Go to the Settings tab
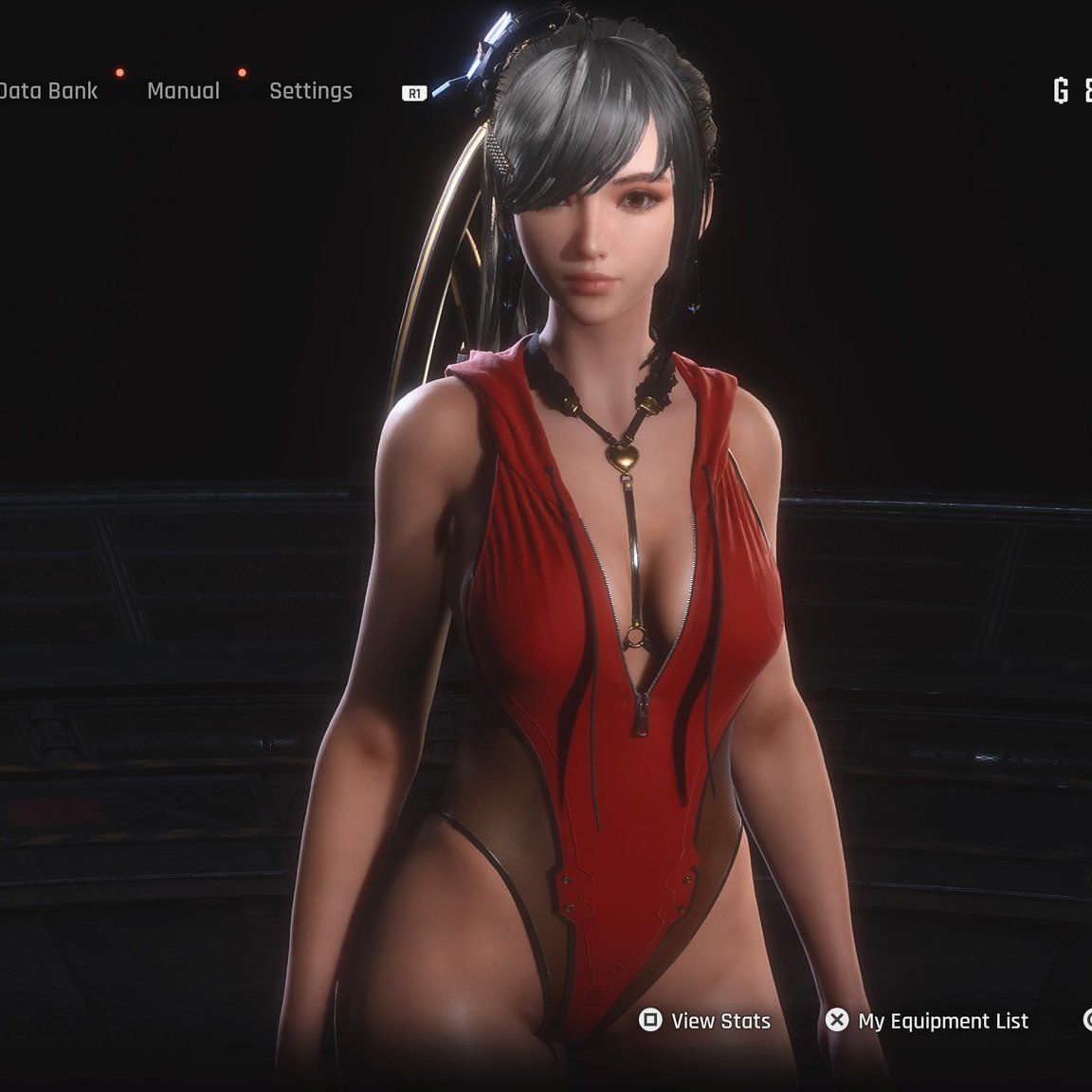Viewport: 1092px width, 1092px height. point(310,91)
